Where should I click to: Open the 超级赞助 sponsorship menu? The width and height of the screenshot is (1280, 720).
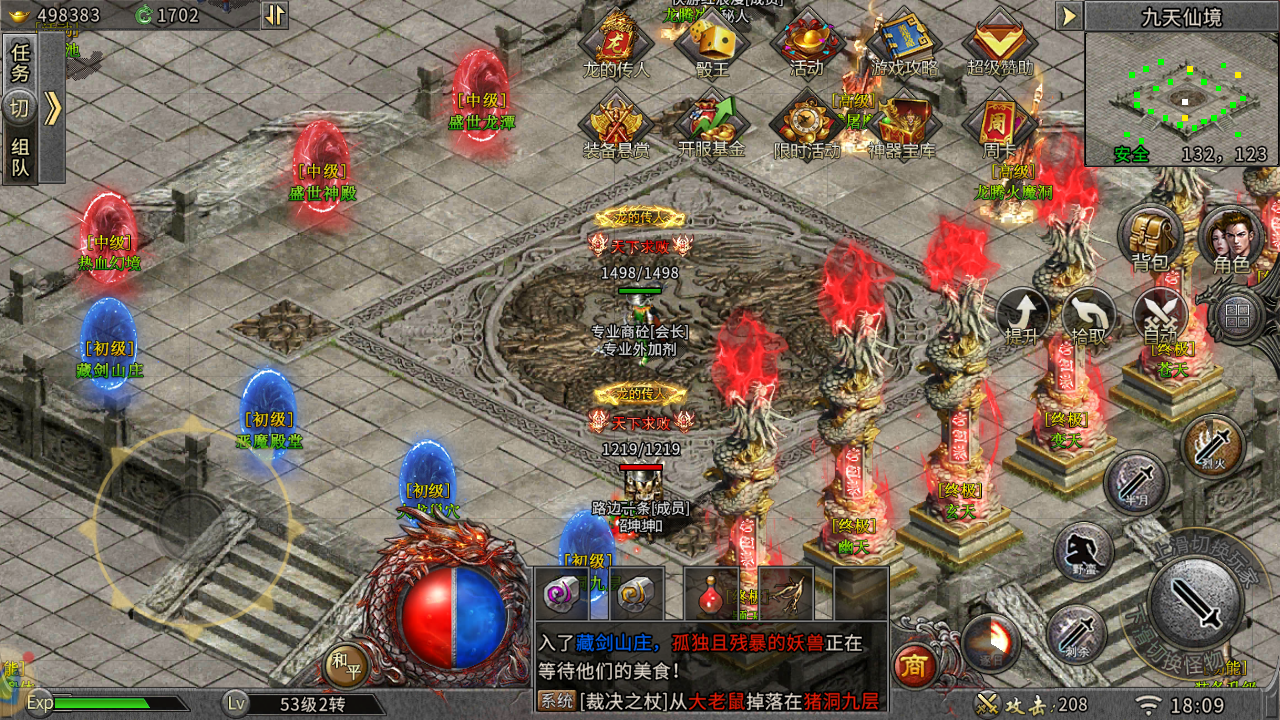1000,42
